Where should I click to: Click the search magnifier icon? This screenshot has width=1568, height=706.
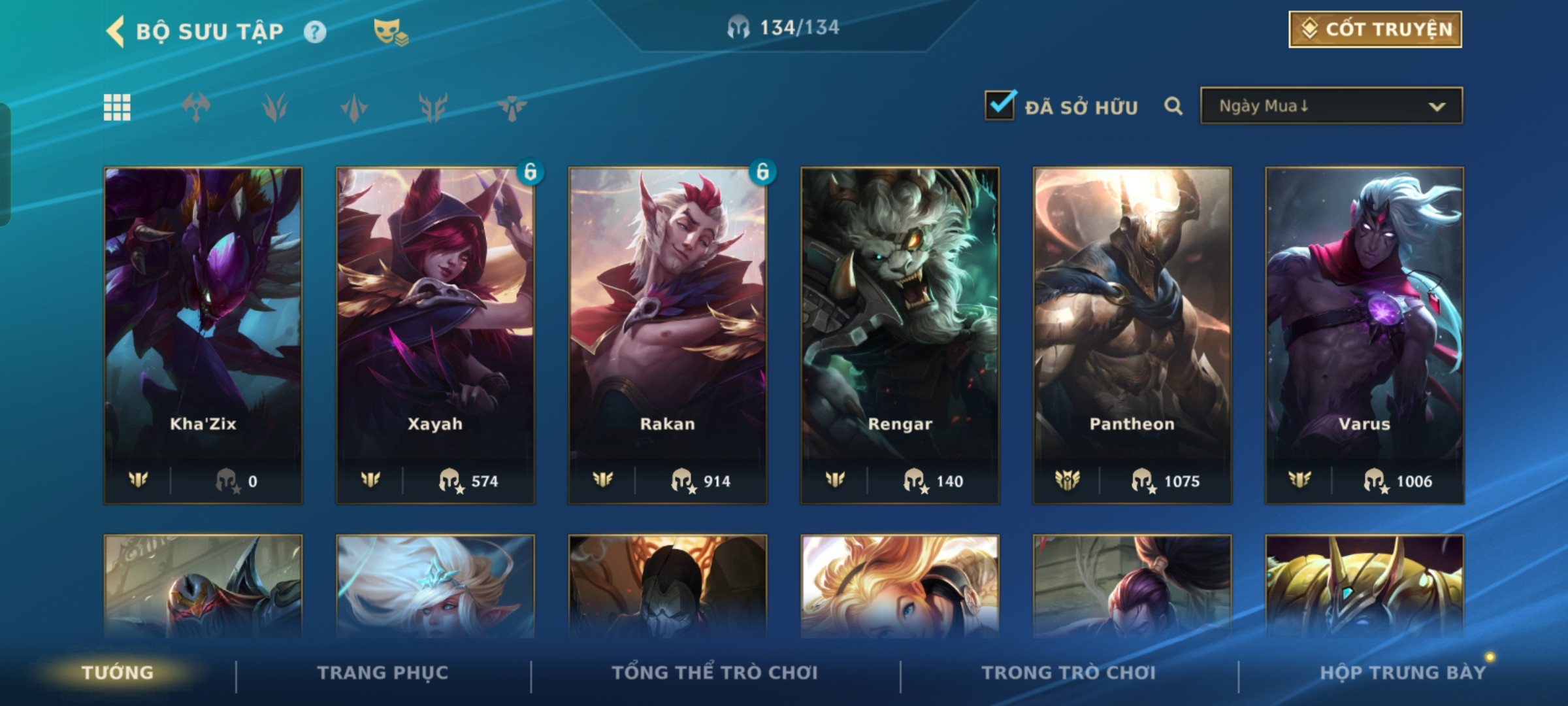pos(1173,106)
